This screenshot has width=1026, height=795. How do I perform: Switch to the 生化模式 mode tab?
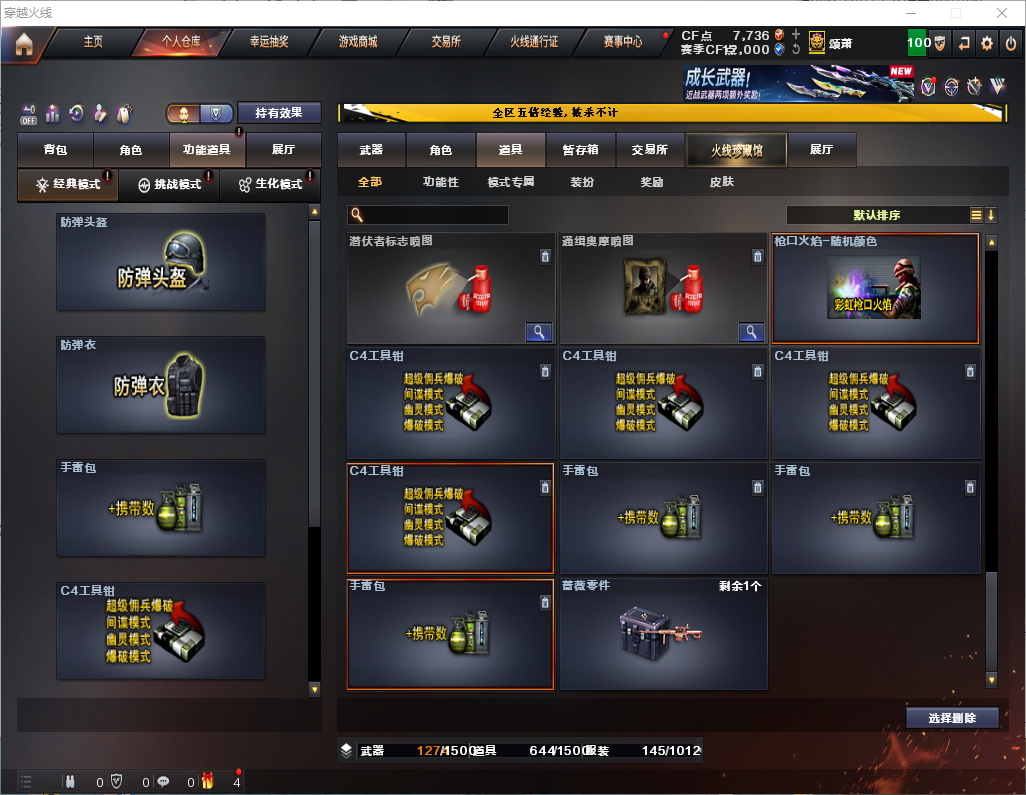[270, 185]
